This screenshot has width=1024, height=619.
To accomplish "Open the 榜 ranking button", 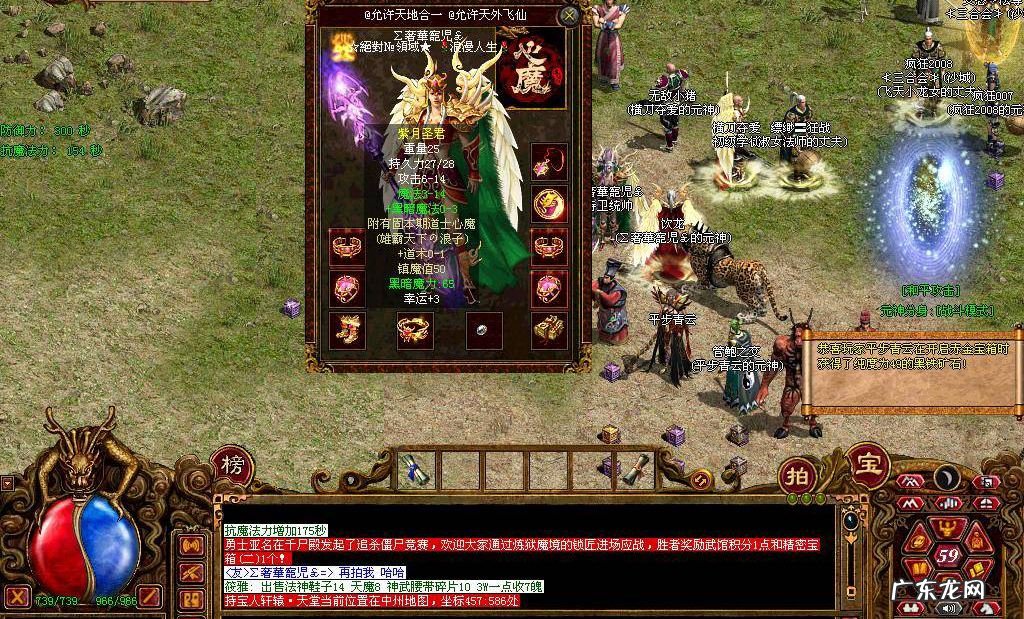I will pyautogui.click(x=232, y=466).
